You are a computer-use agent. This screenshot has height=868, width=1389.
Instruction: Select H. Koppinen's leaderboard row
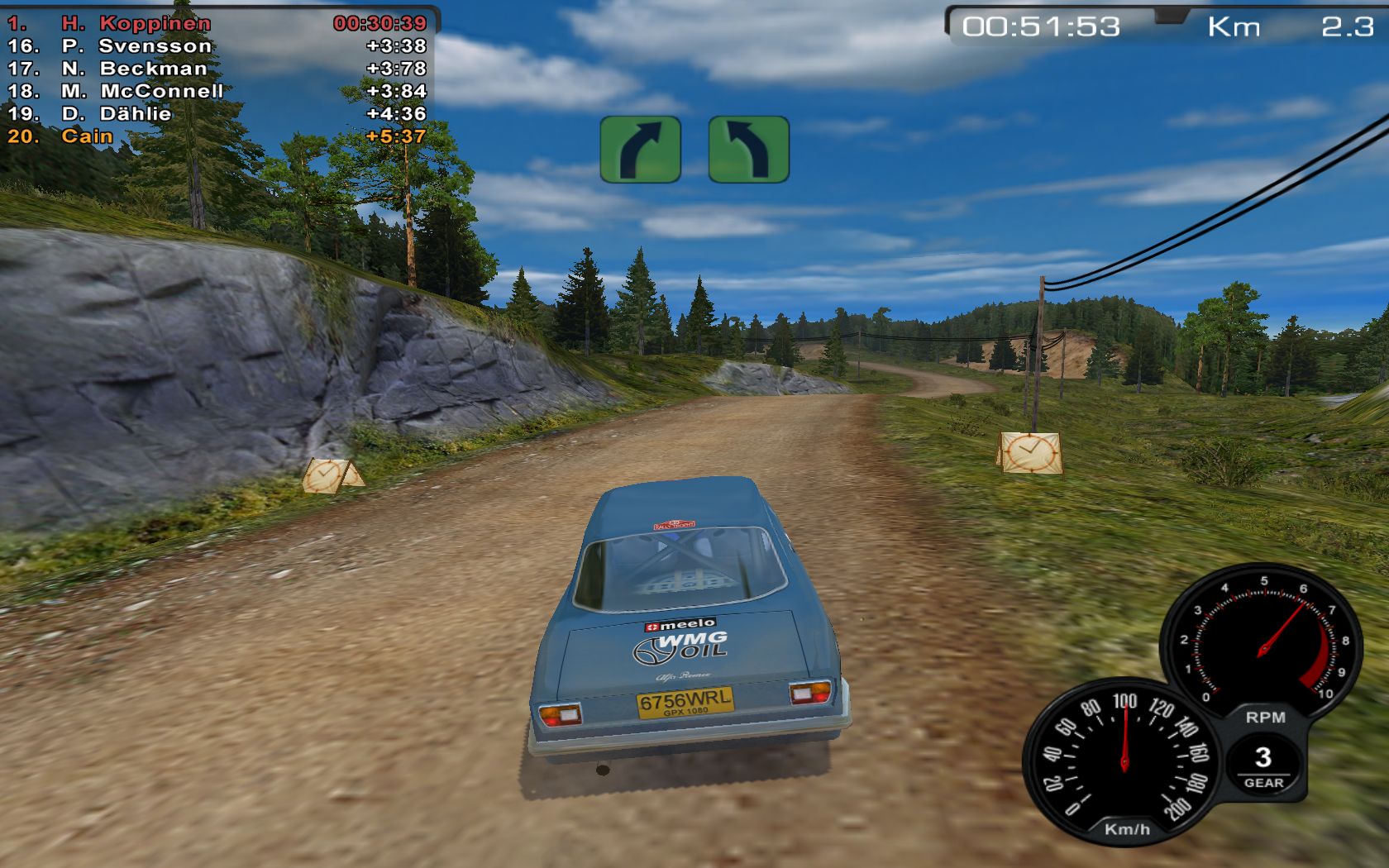pos(217,23)
